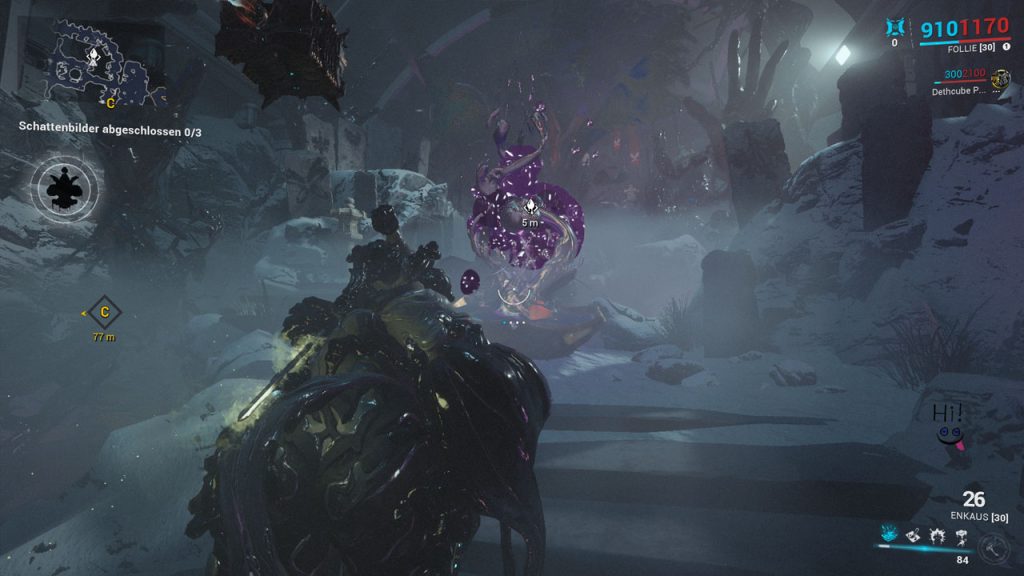Select the yellow C waypoint showing 77 m

click(x=104, y=313)
